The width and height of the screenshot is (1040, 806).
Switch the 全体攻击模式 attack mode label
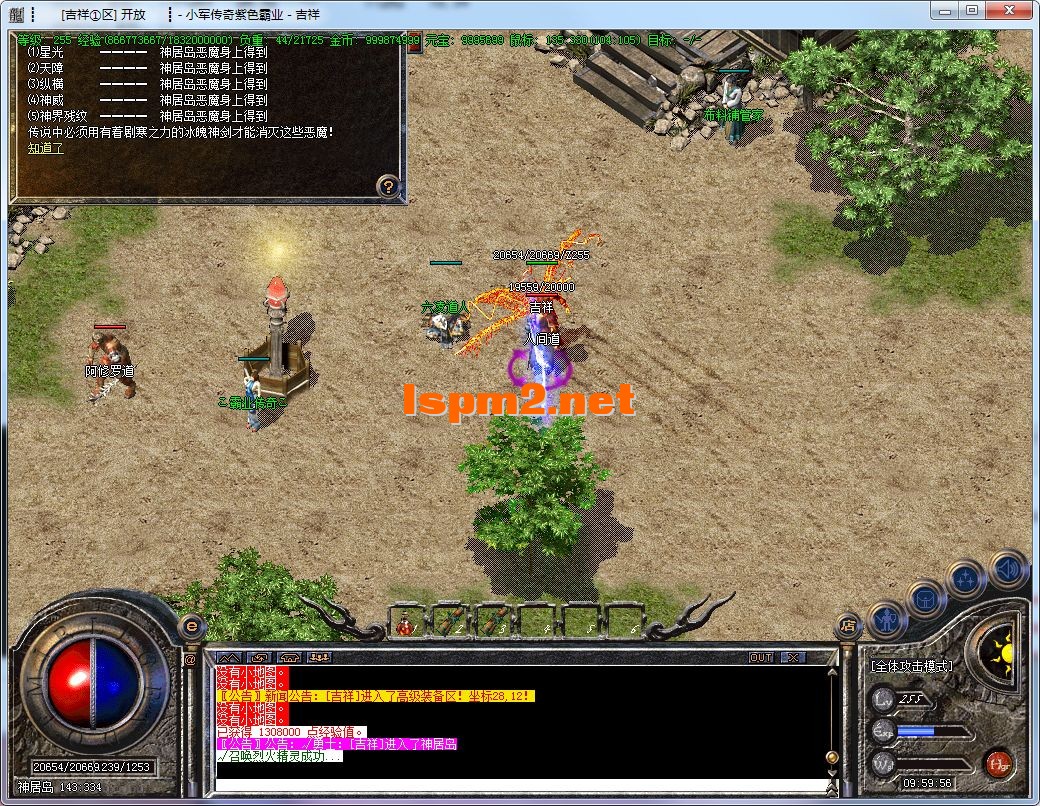click(x=910, y=666)
